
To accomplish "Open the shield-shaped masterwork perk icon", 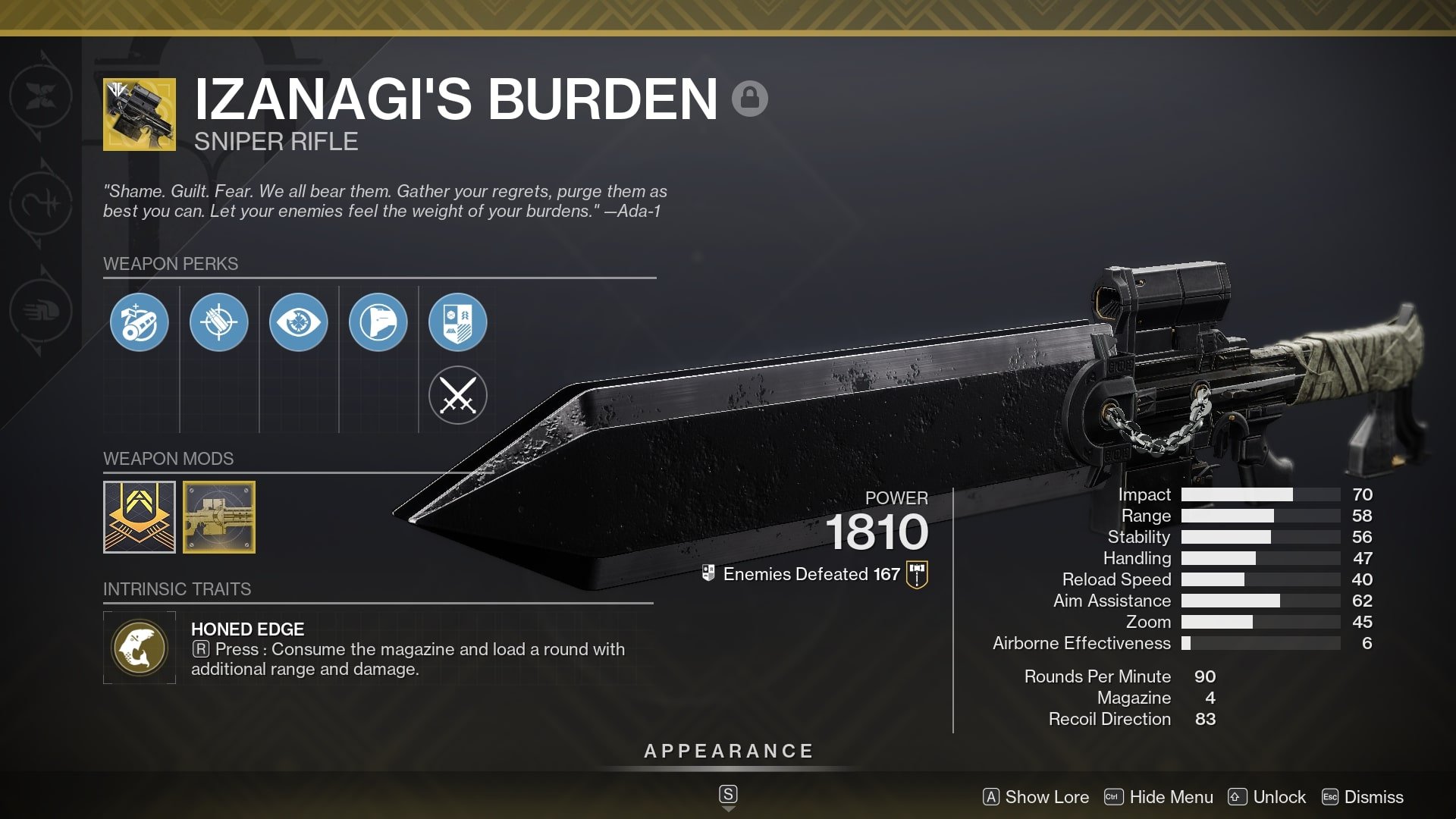I will (458, 322).
